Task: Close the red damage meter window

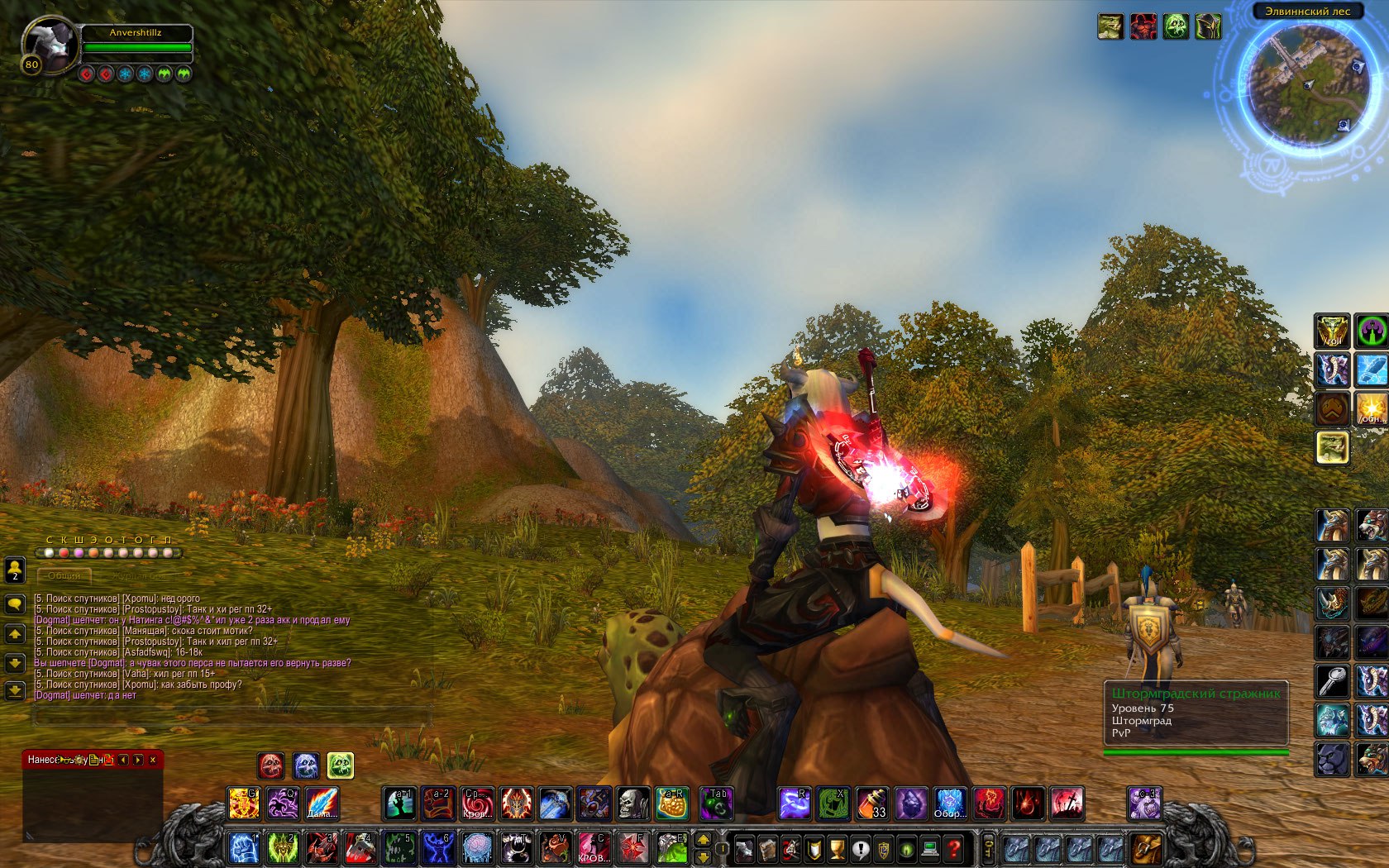Action: (152, 760)
